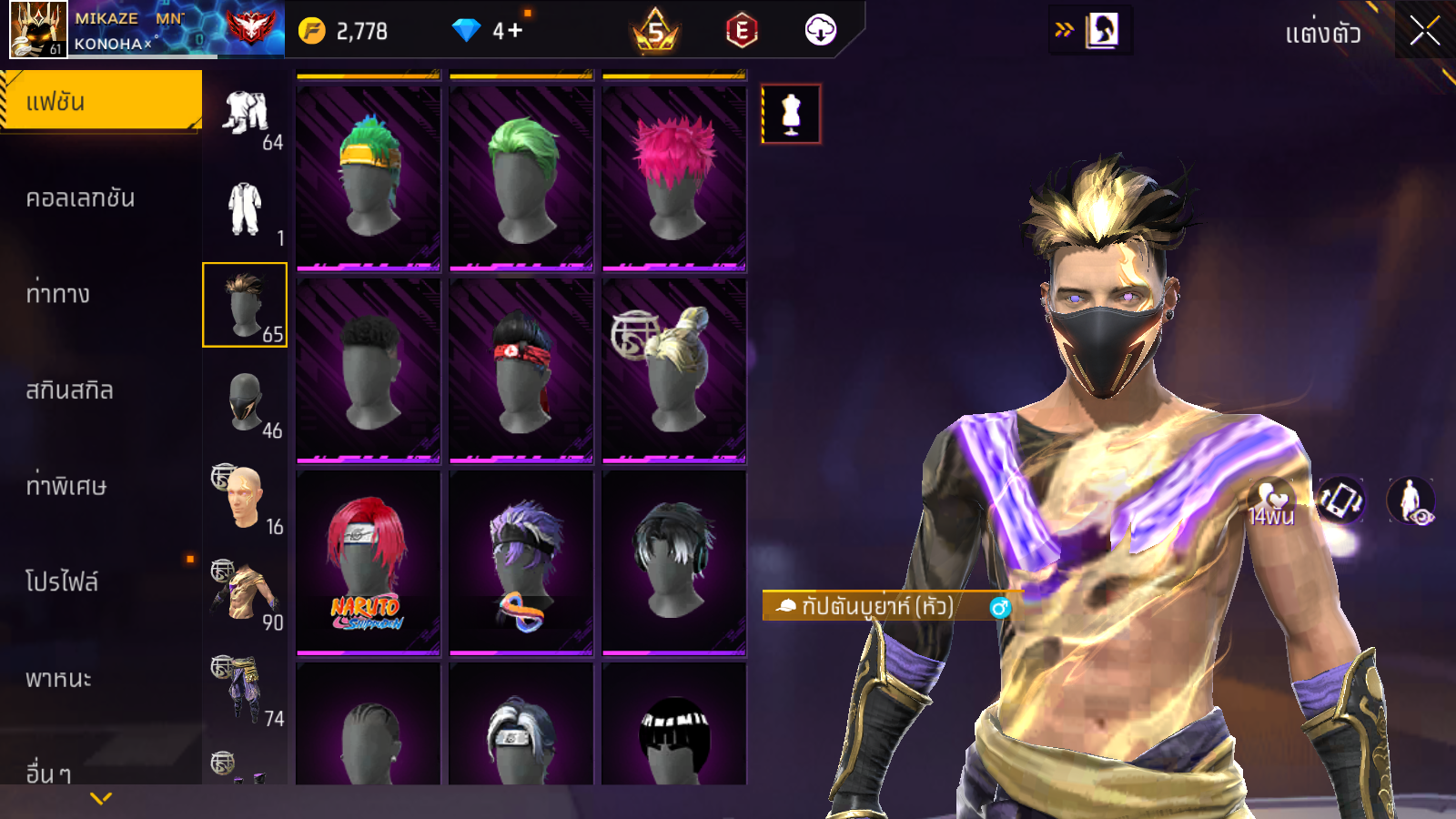Switch to the face mask category
This screenshot has width=1456, height=819.
(245, 401)
